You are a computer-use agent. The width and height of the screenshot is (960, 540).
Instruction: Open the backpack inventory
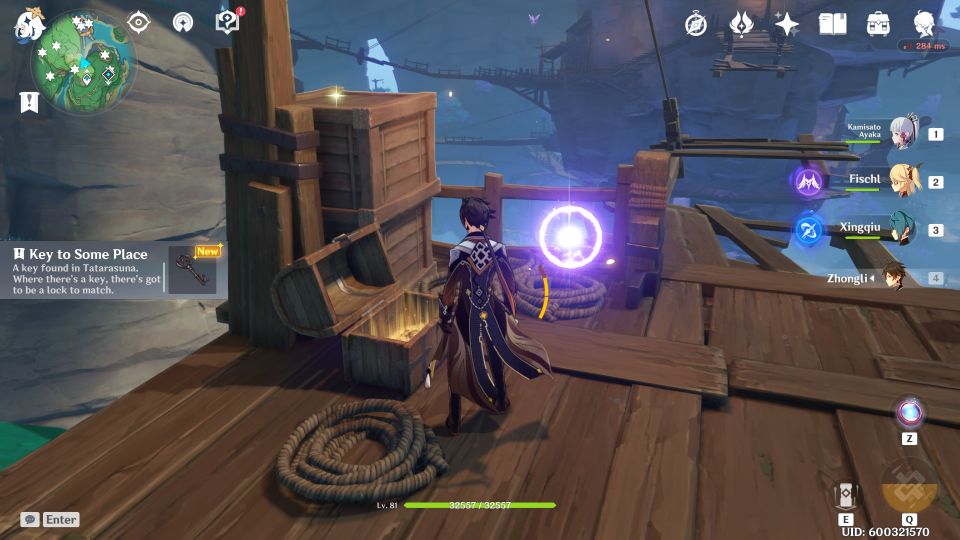879,24
